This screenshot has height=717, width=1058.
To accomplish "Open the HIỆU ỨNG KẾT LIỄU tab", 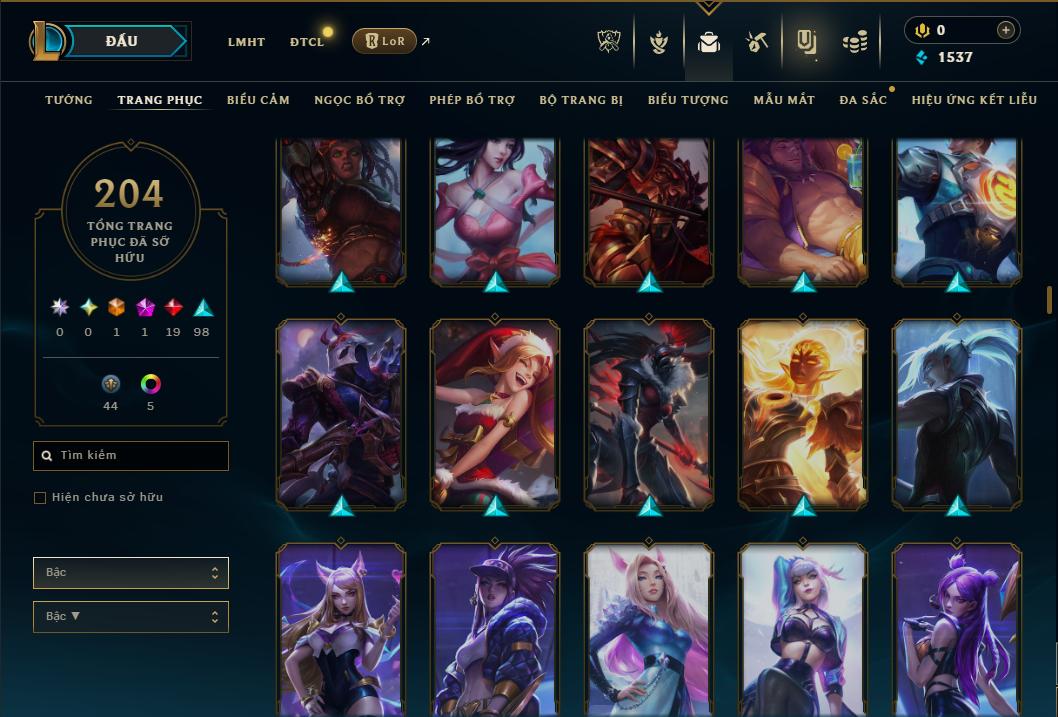I will click(x=974, y=100).
